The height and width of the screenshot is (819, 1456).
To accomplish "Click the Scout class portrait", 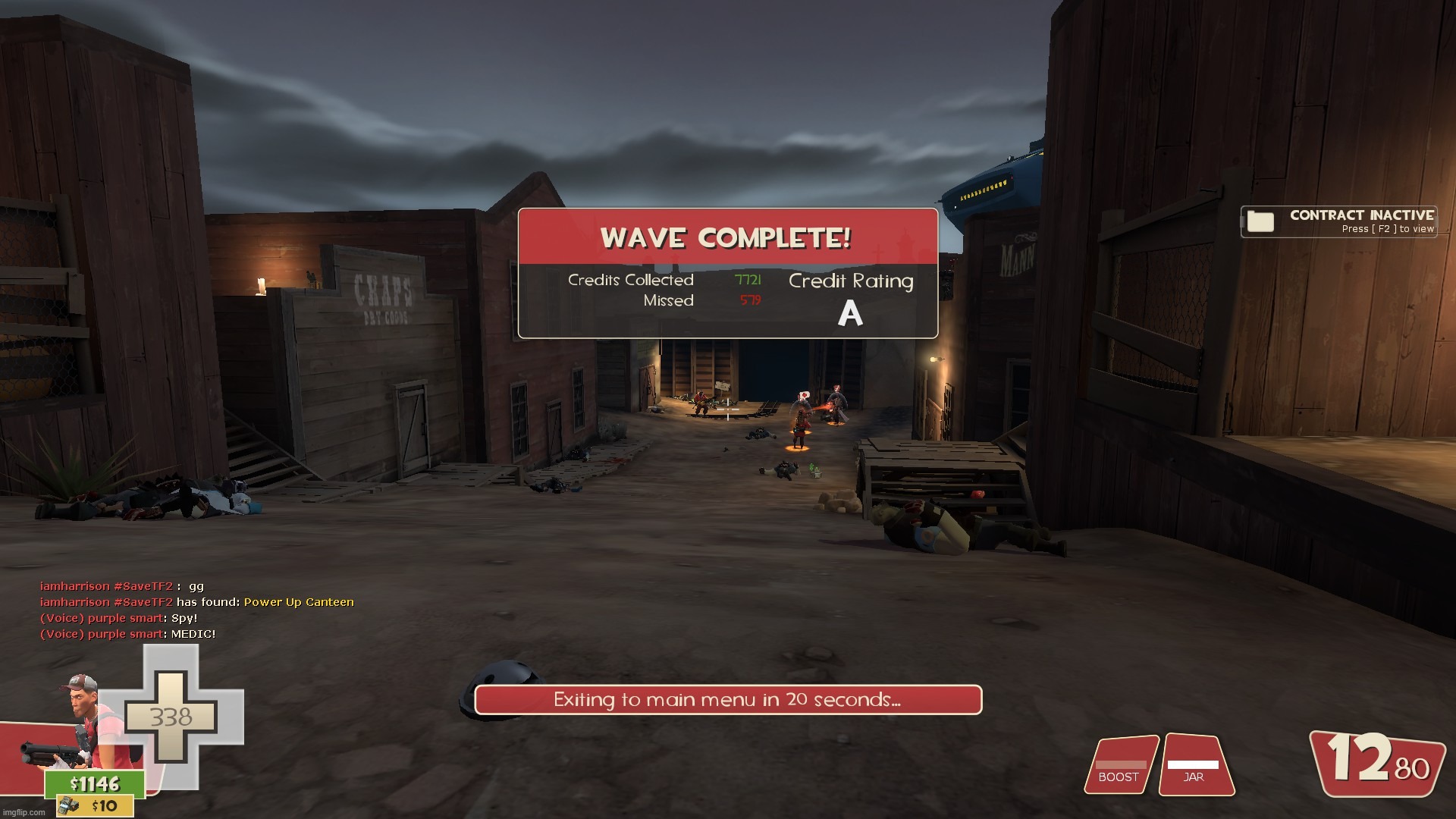I will point(85,717).
